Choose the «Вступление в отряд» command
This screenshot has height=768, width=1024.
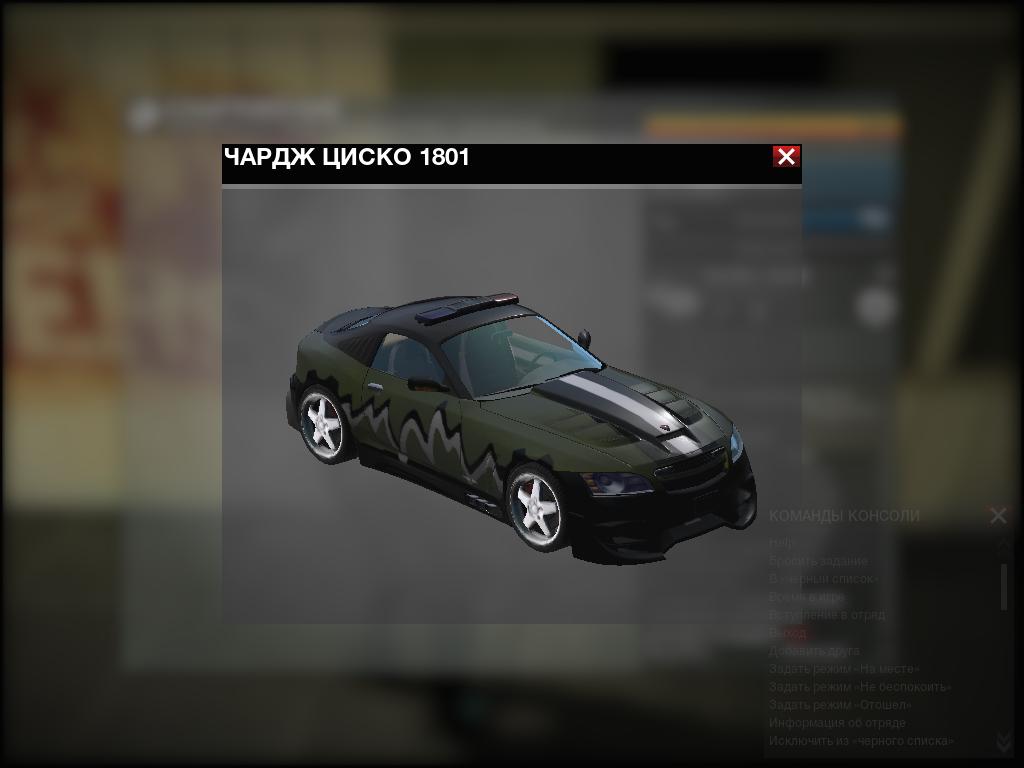(827, 615)
